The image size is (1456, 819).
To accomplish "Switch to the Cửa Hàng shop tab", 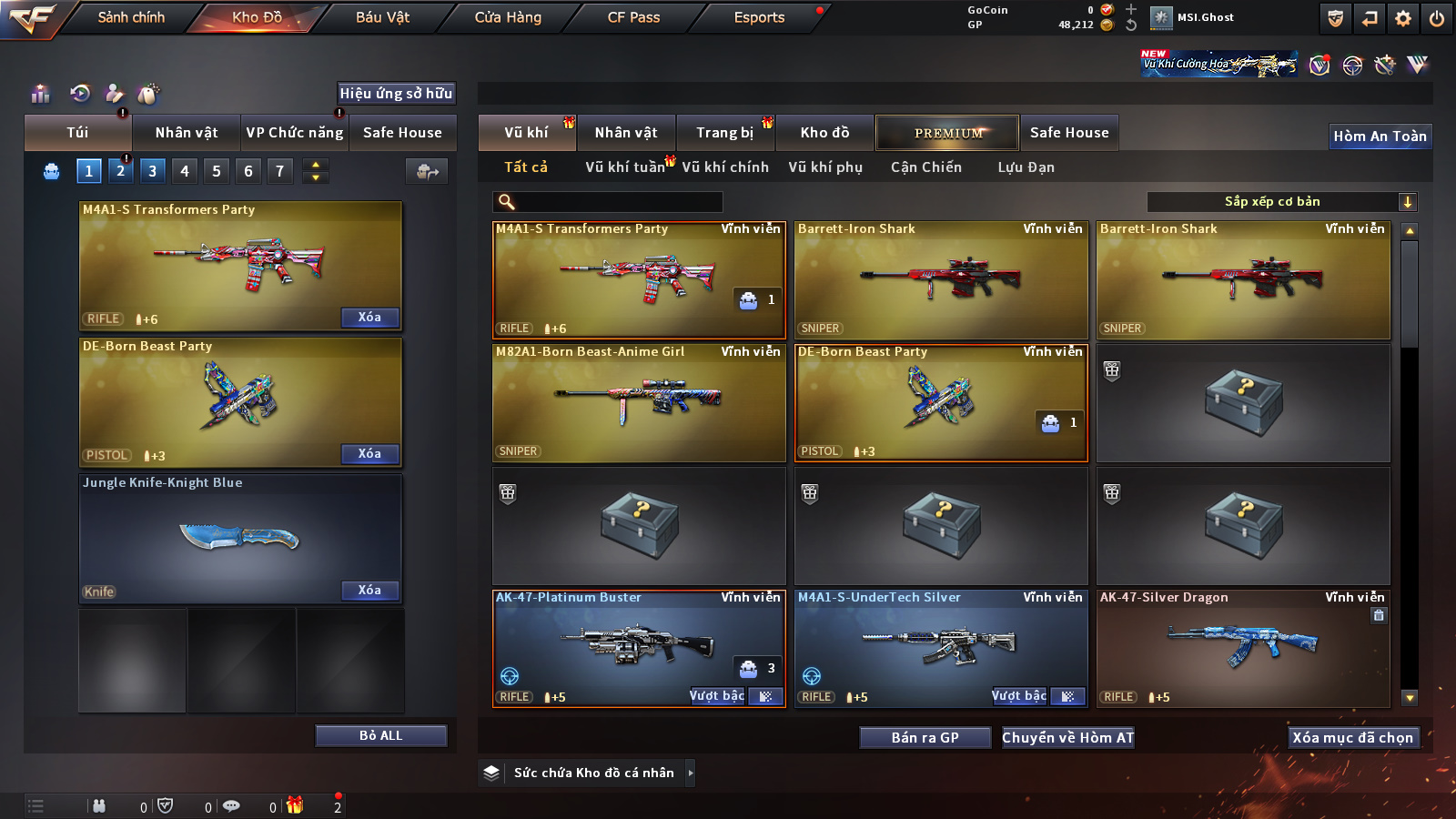I will tap(508, 17).
